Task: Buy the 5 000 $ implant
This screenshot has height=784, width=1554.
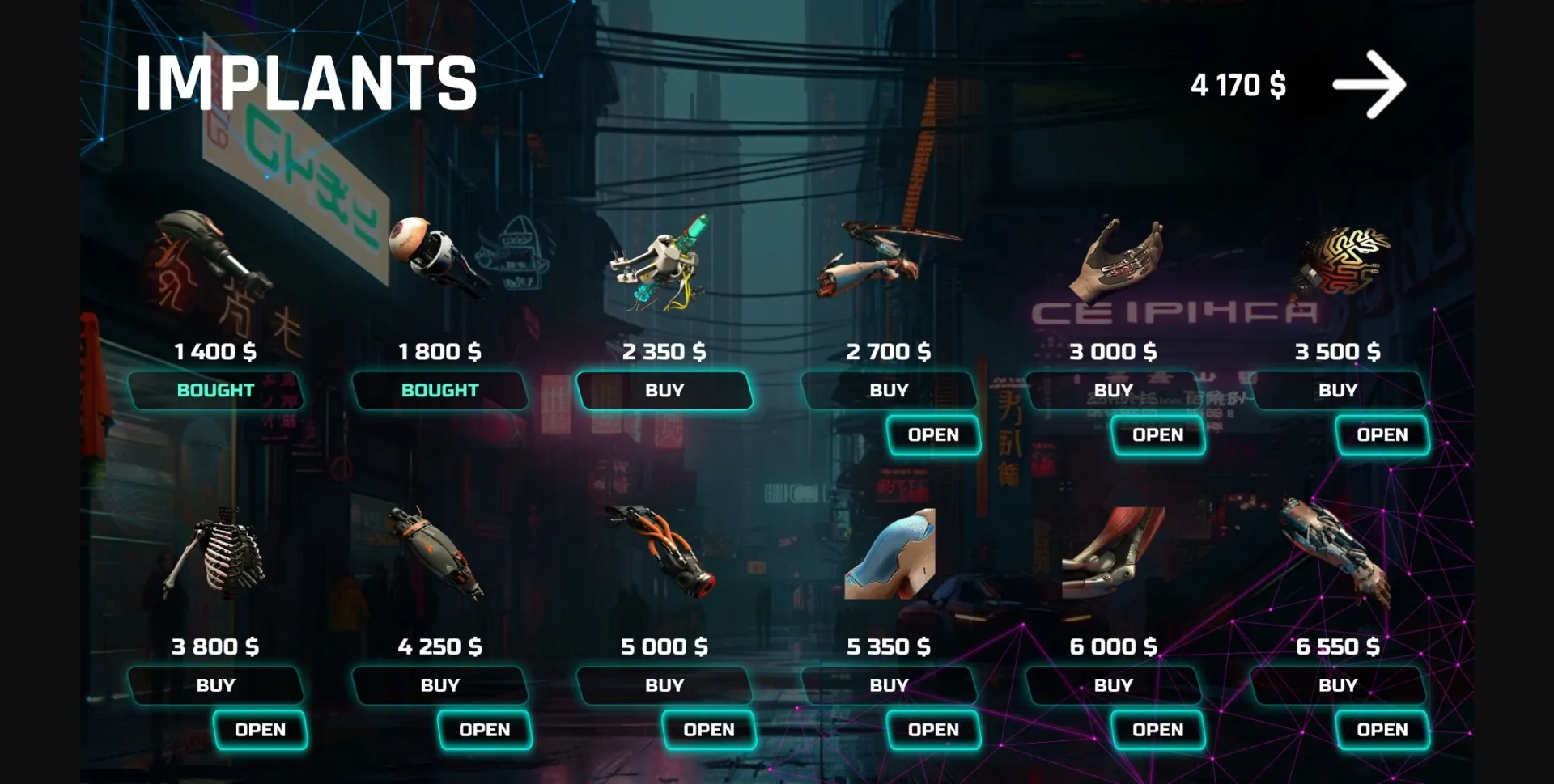Action: coord(664,685)
